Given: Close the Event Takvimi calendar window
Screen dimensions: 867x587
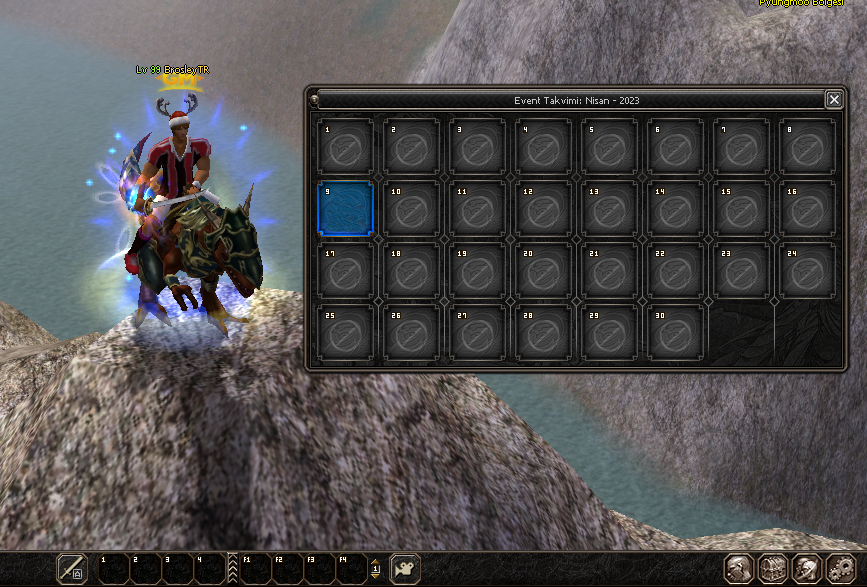Looking at the screenshot, I should pos(833,99).
